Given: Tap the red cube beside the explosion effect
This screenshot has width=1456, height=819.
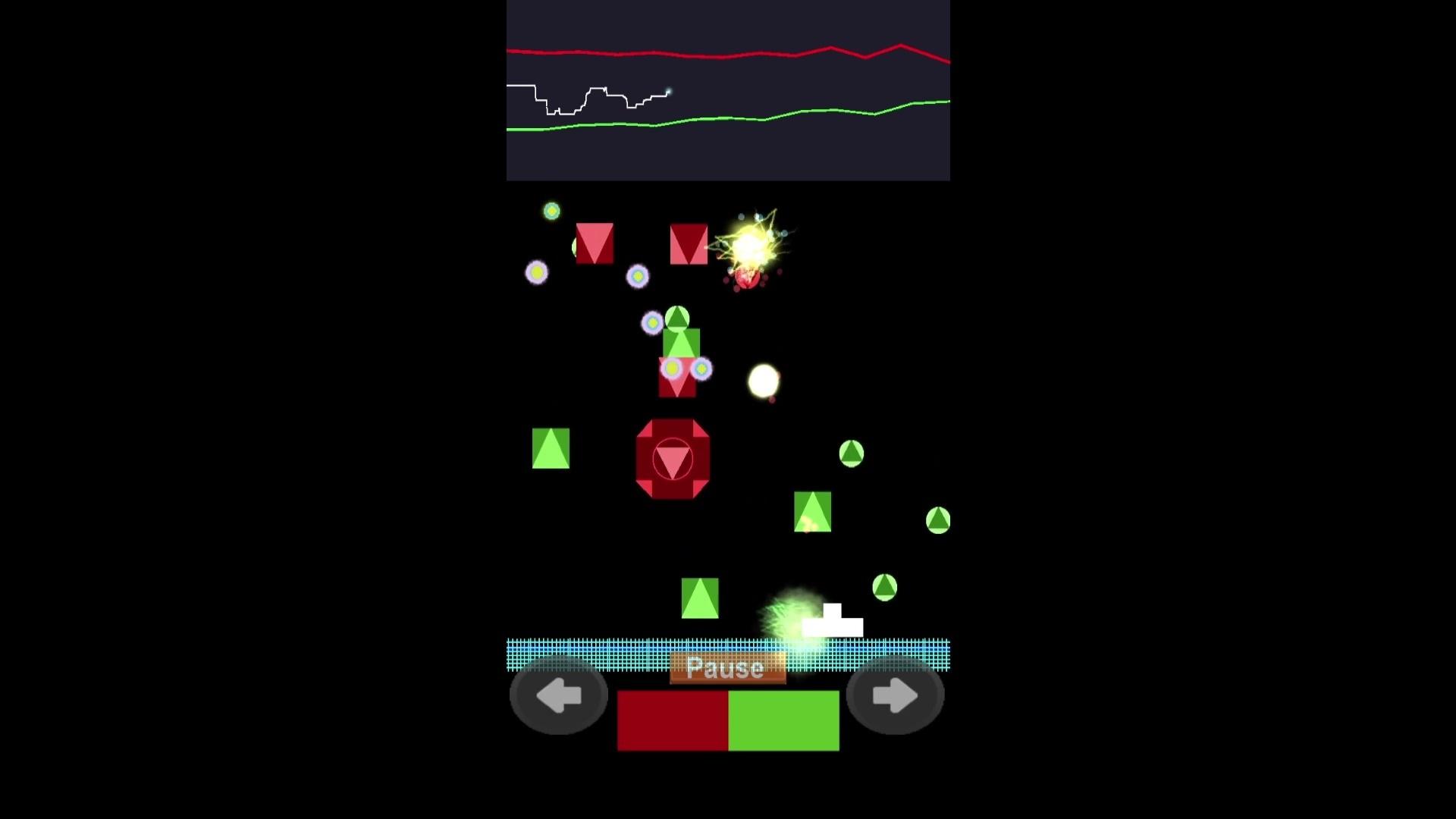Looking at the screenshot, I should point(689,243).
